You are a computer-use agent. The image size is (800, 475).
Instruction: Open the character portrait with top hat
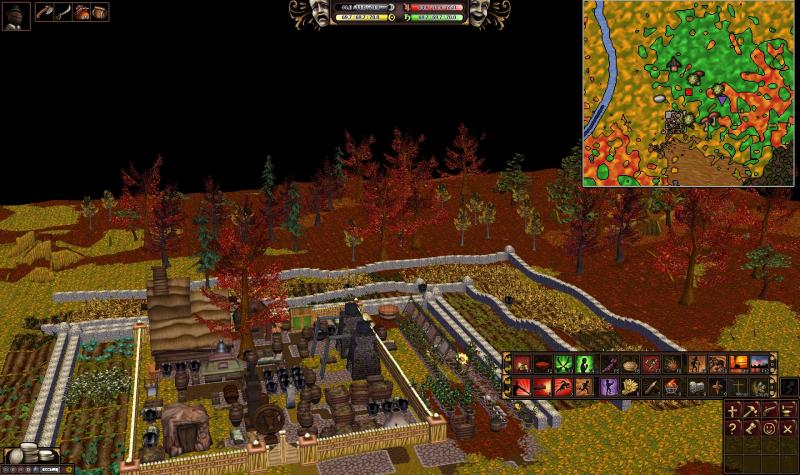pos(16,15)
